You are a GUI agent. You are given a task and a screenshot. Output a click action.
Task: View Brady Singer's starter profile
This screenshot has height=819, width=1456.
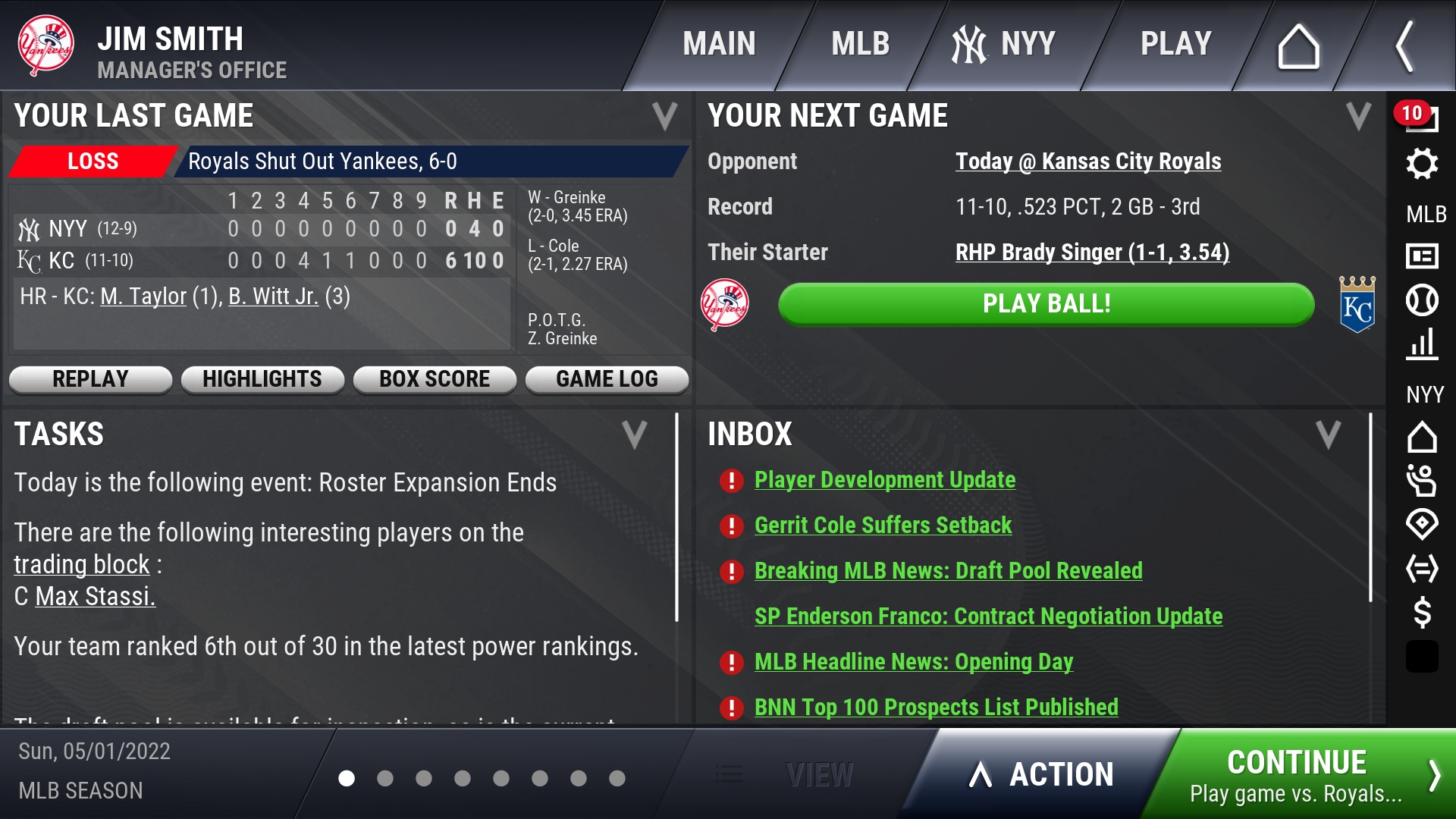[x=1092, y=253]
